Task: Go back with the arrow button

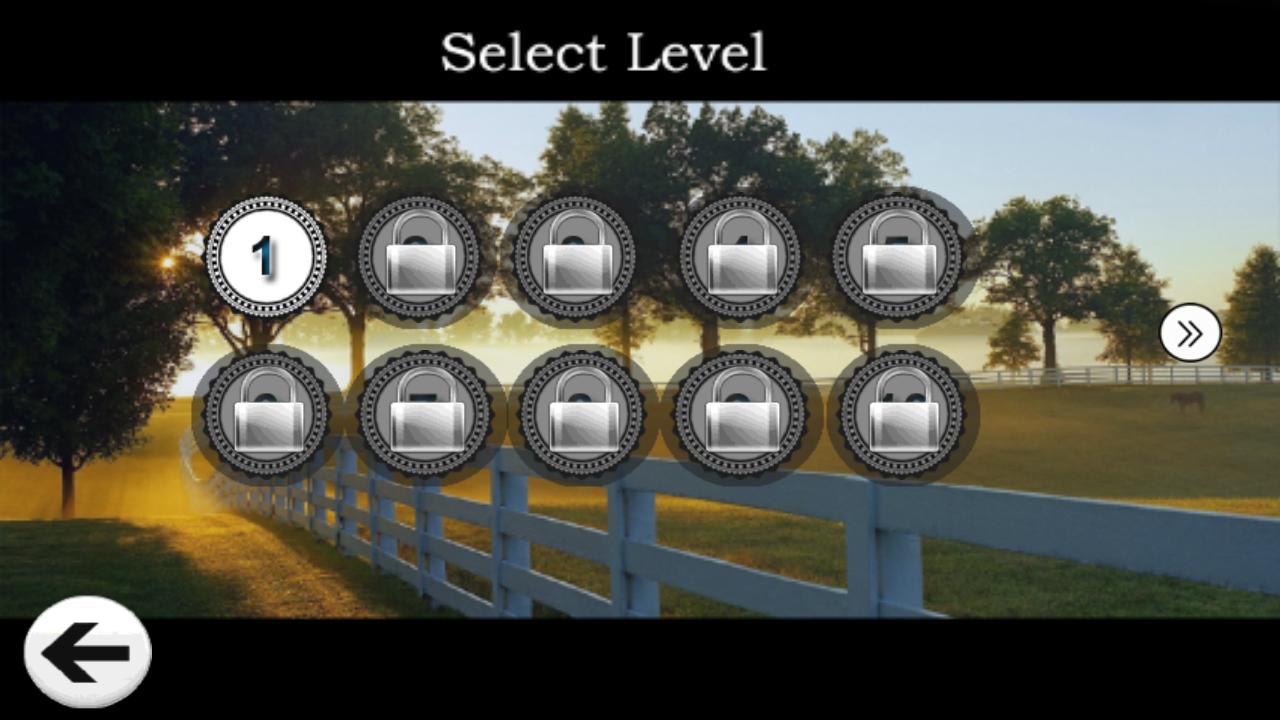Action: pos(87,652)
